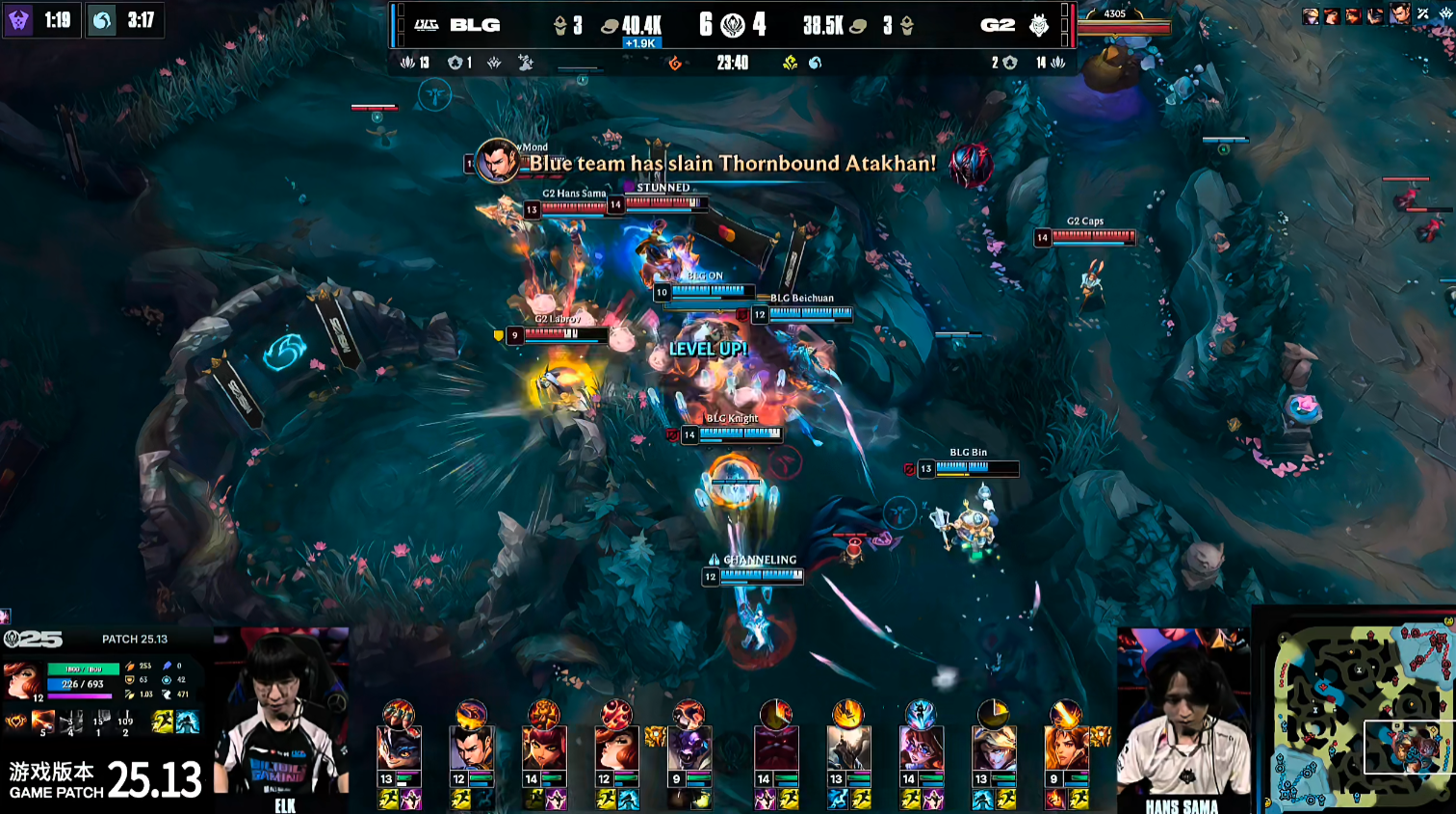Select the Aurora portrait with glasses

click(x=921, y=749)
